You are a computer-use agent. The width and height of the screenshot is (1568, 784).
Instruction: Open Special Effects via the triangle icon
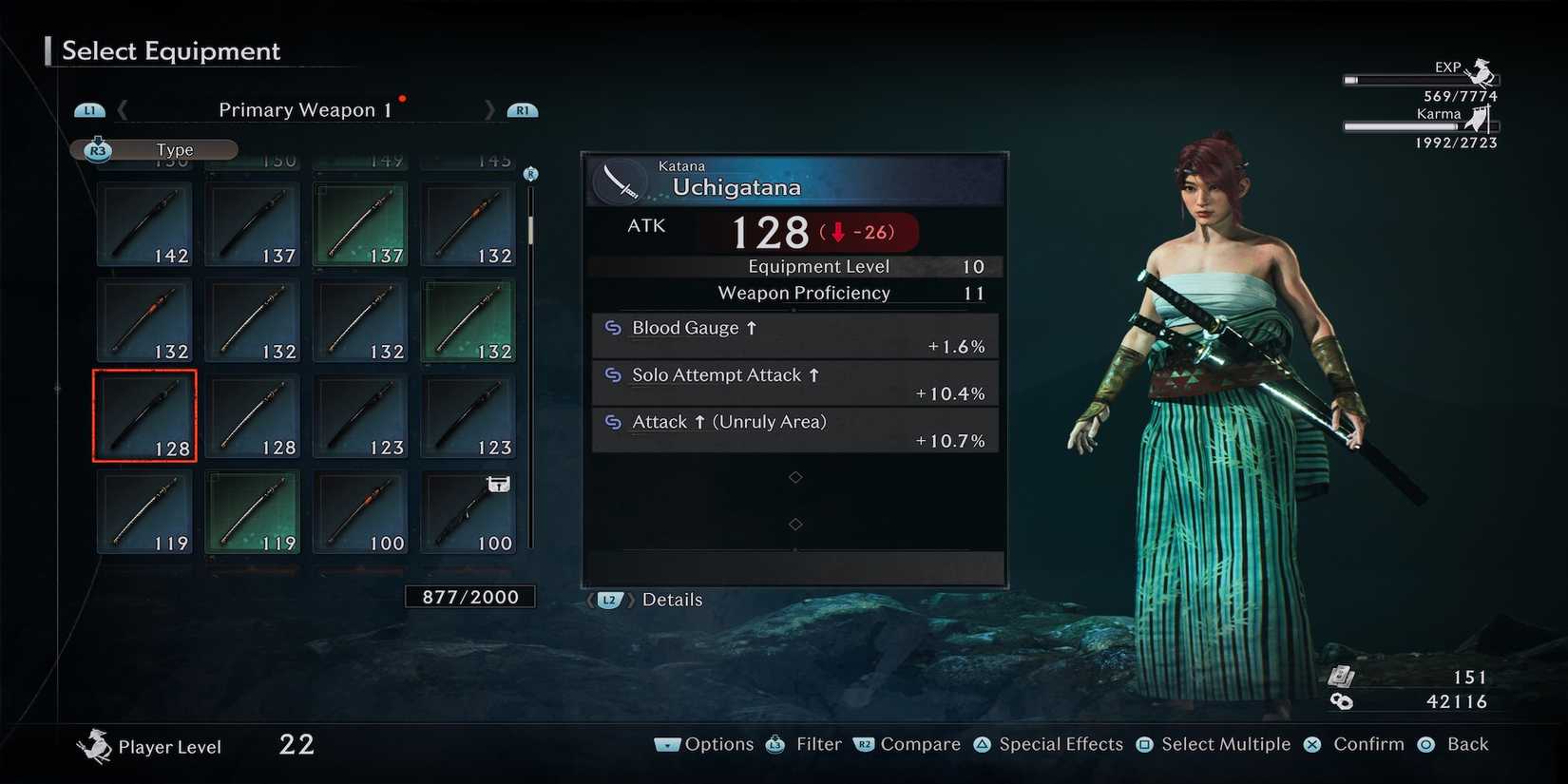click(979, 744)
